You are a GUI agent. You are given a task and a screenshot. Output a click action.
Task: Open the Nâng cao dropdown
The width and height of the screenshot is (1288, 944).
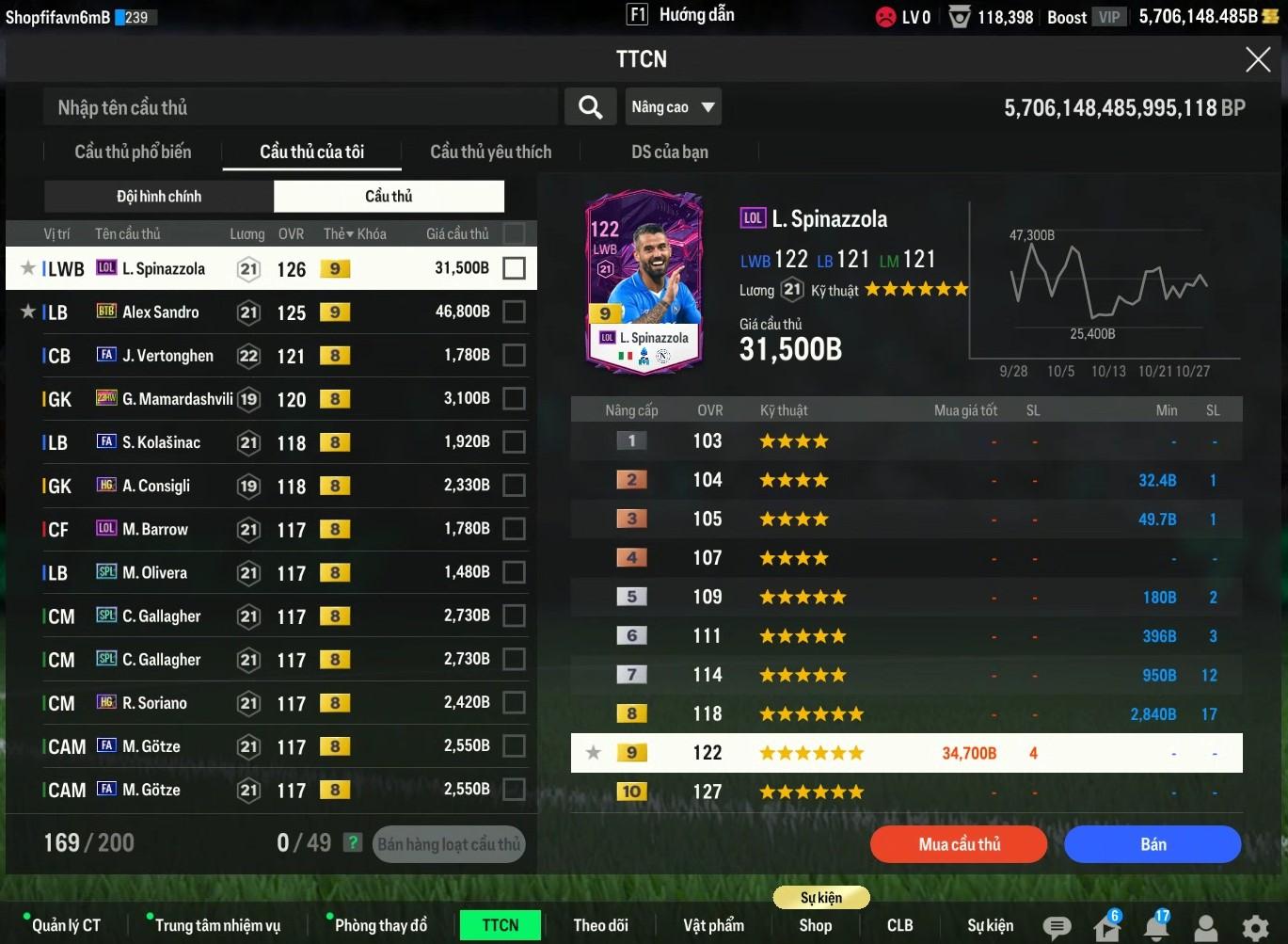click(673, 107)
